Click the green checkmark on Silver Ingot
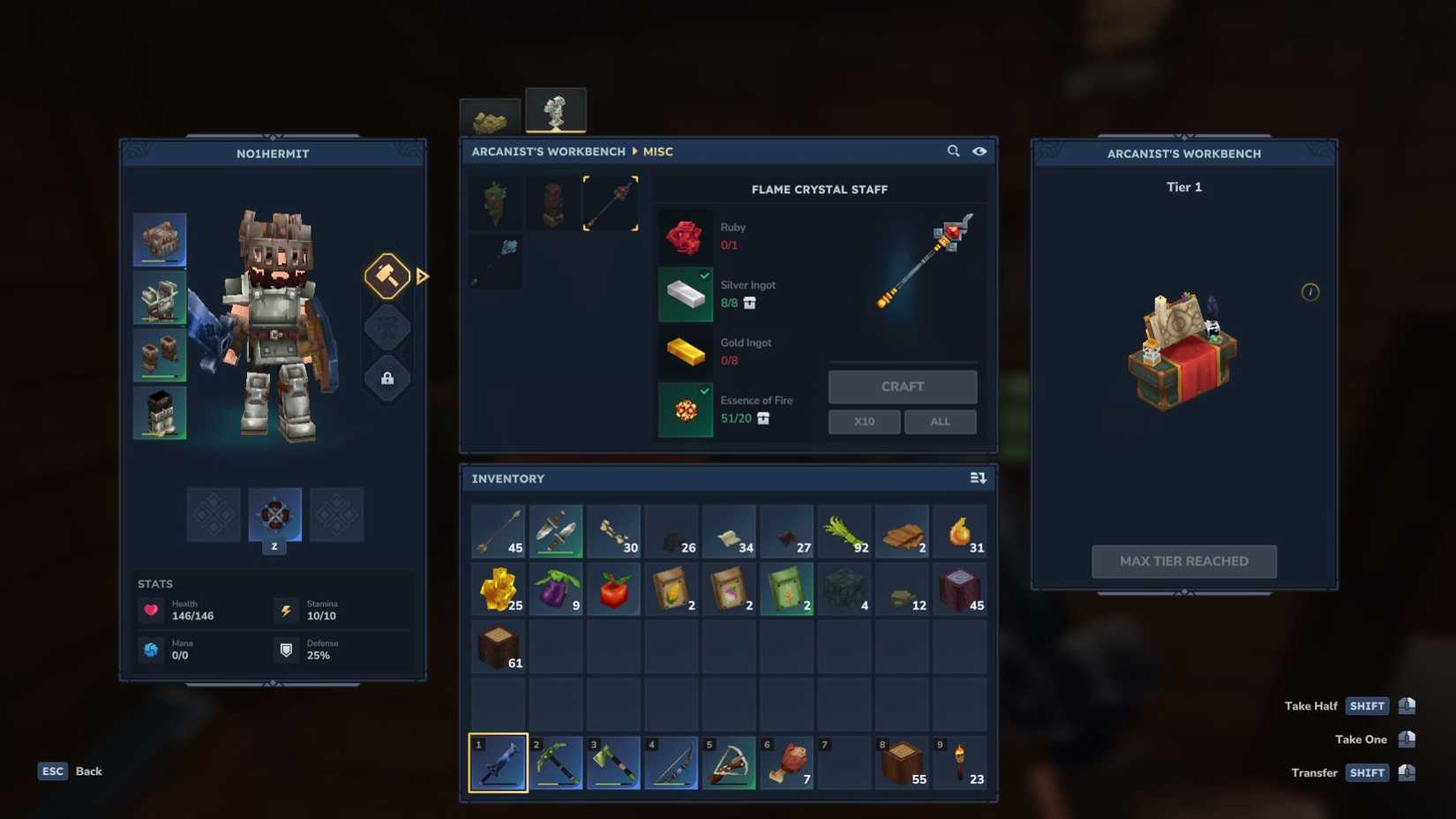This screenshot has height=819, width=1456. click(x=703, y=275)
